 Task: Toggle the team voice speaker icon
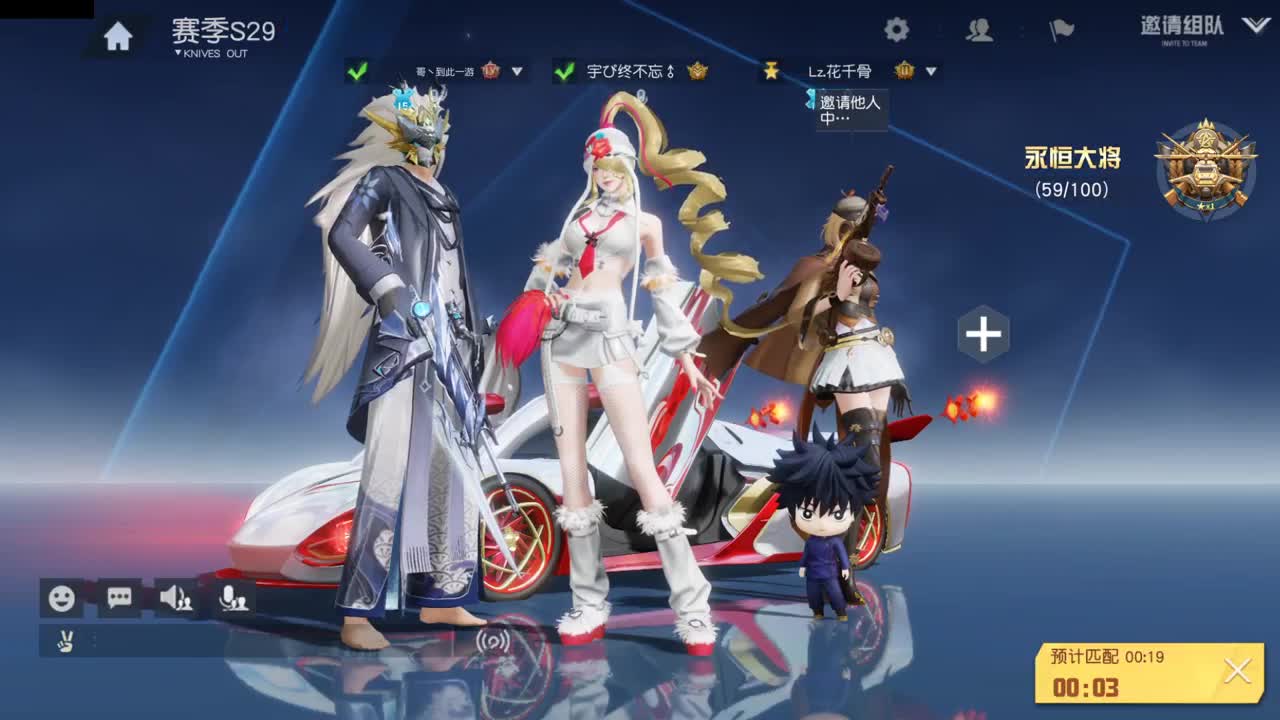coord(178,597)
